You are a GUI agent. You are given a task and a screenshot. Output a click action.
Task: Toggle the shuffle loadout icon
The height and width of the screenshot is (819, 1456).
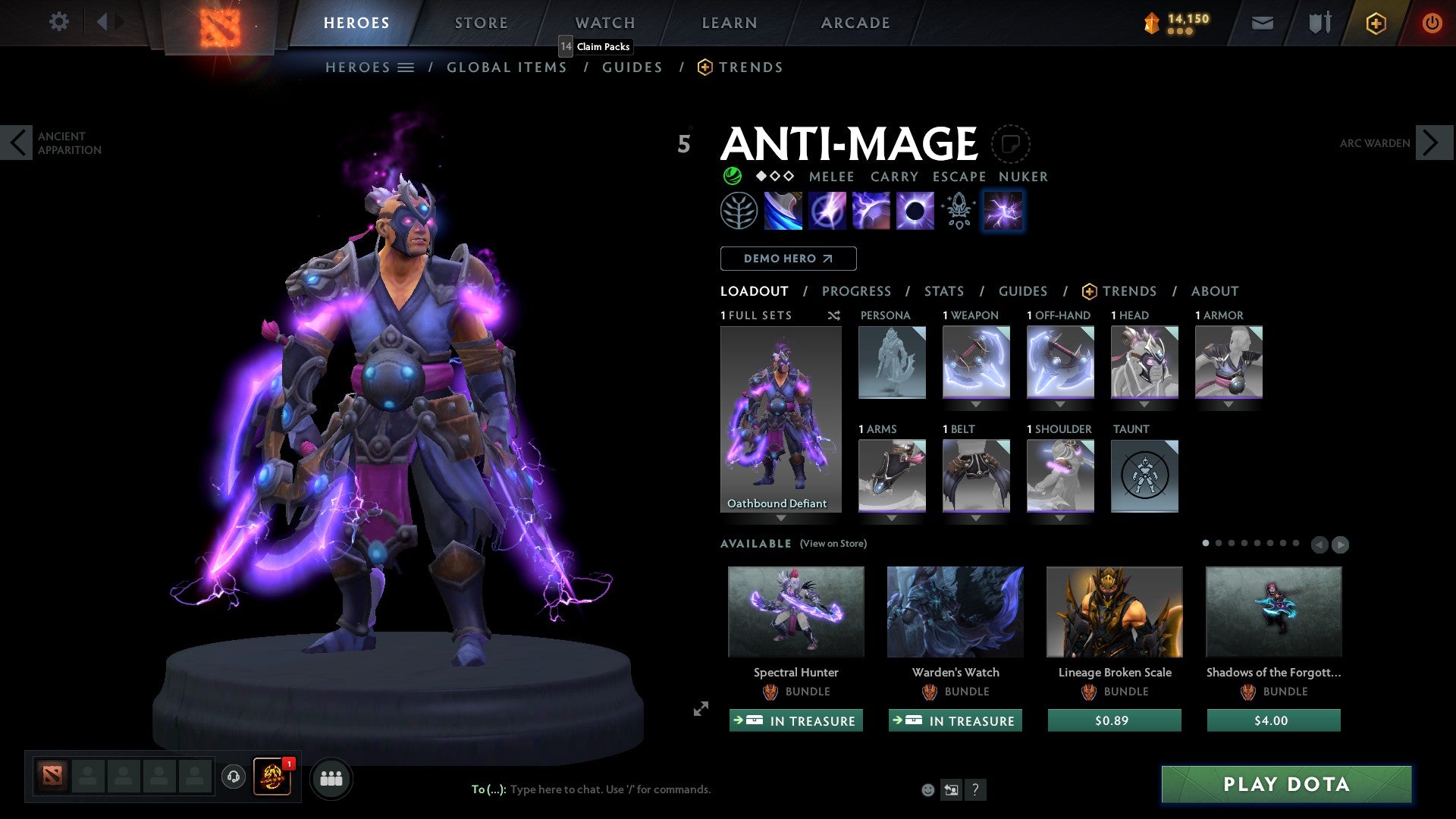tap(834, 315)
